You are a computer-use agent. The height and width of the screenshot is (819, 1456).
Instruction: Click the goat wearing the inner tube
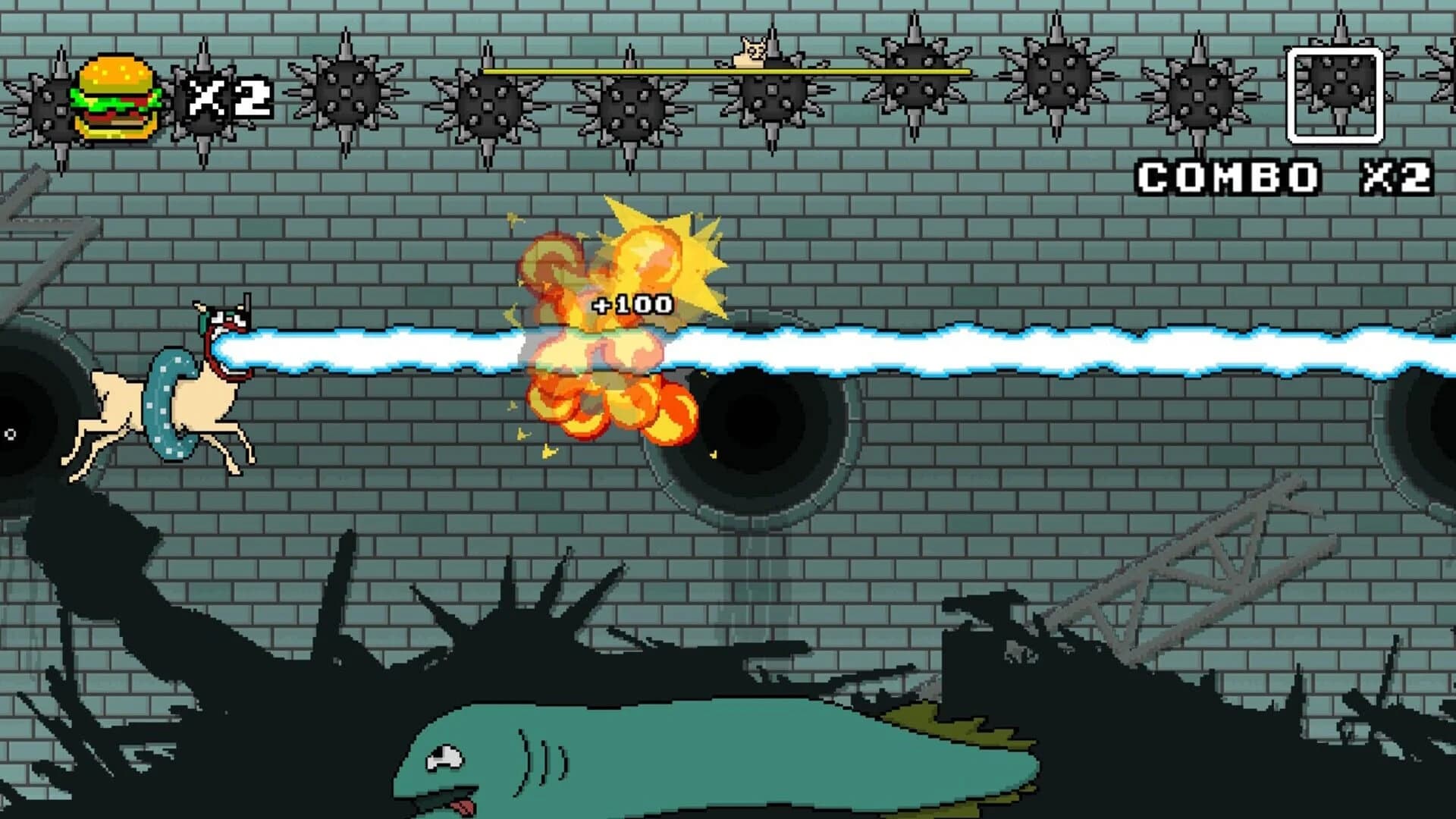pyautogui.click(x=167, y=402)
